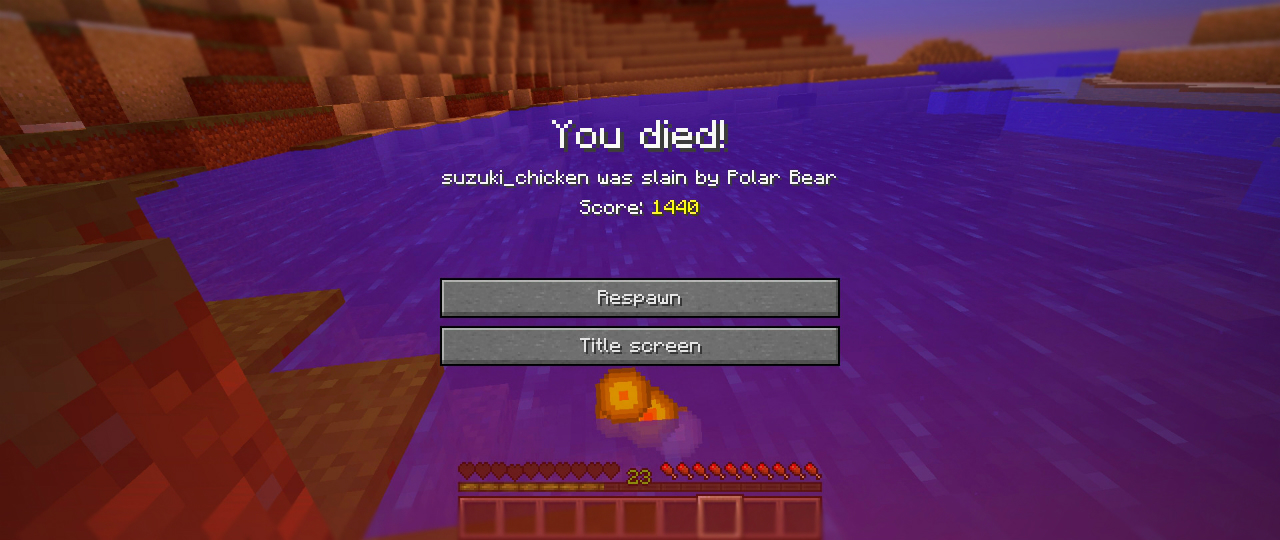Return to the Title screen
This screenshot has height=540, width=1280.
click(639, 346)
